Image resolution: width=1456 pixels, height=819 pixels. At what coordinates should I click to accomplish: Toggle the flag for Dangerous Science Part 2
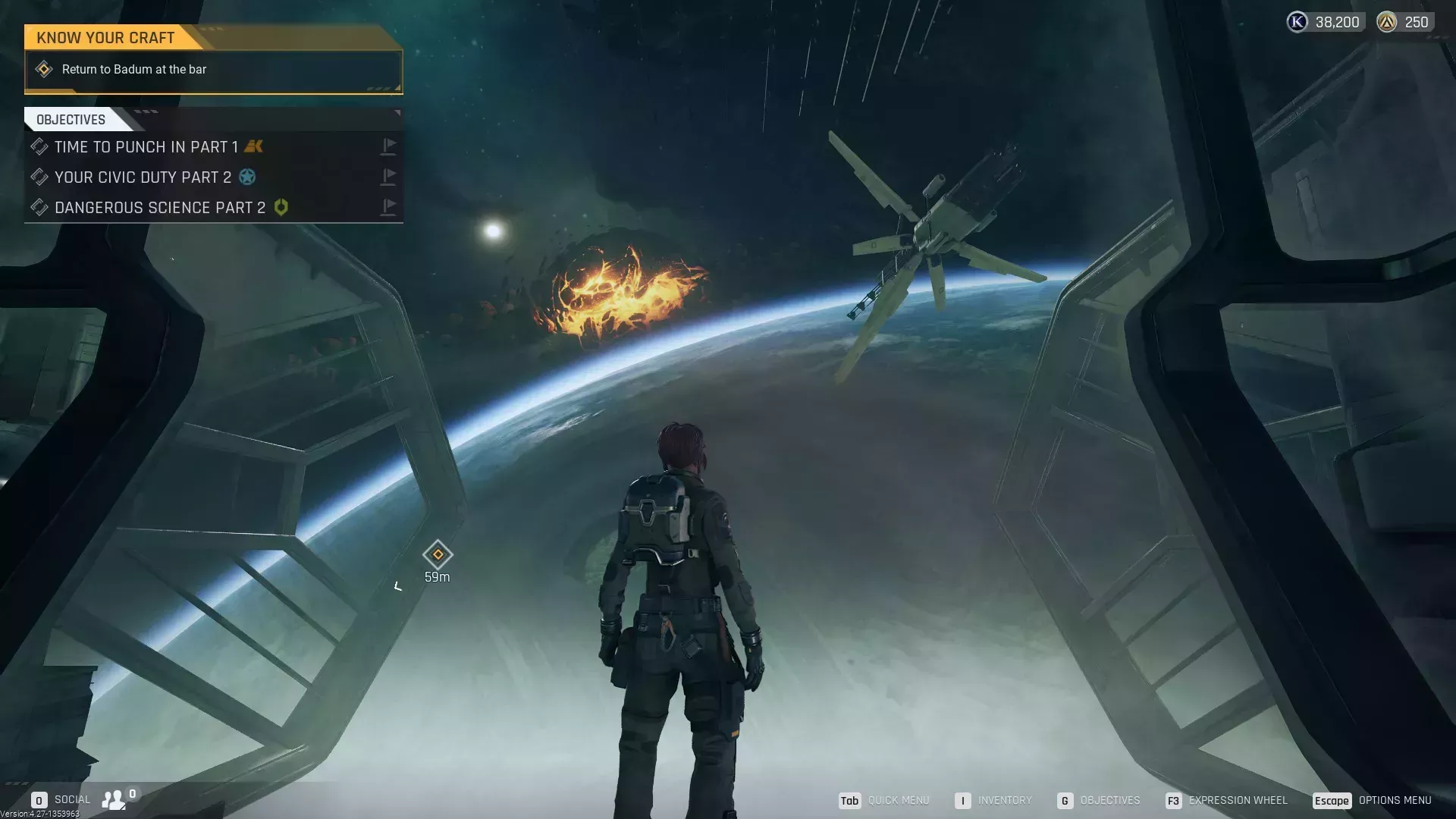tap(388, 207)
